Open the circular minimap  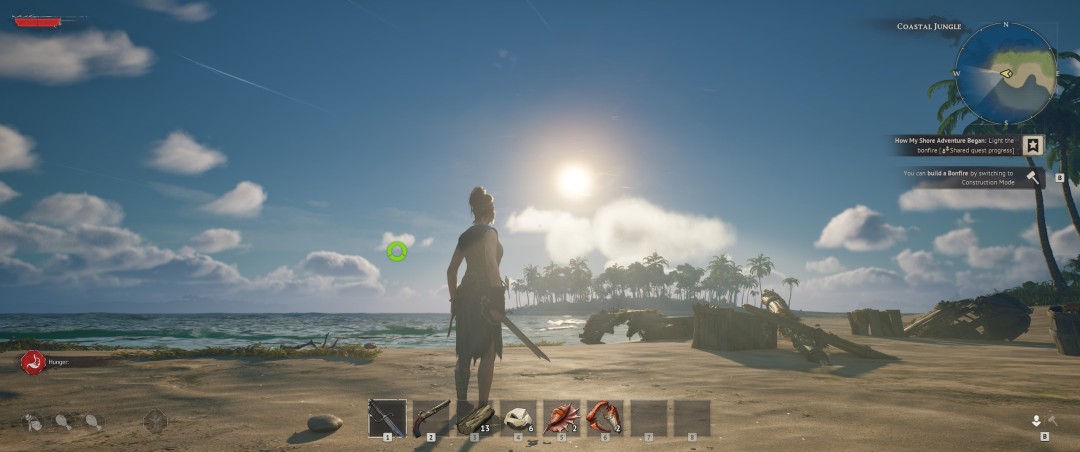[x=1005, y=73]
